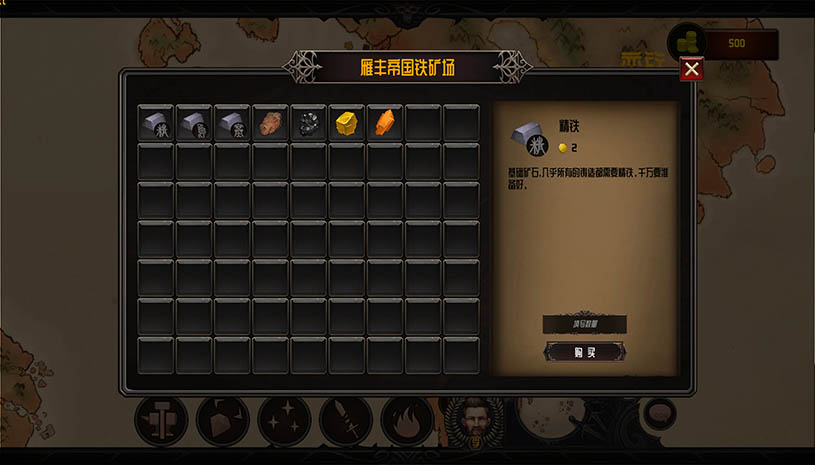Open the sword weapons round icon
This screenshot has height=465, width=815.
pyautogui.click(x=345, y=421)
